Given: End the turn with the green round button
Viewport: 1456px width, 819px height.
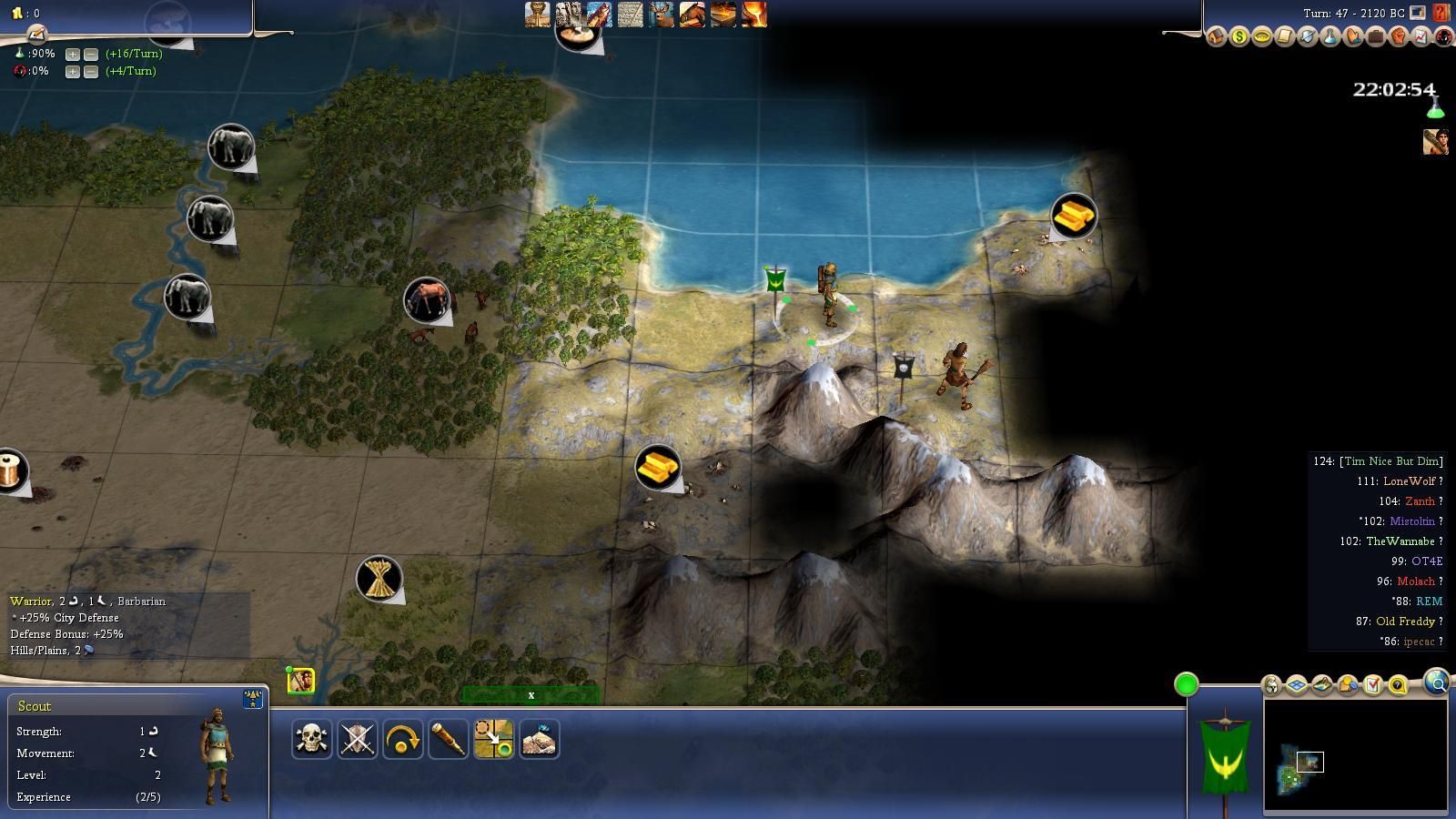Looking at the screenshot, I should (1186, 684).
